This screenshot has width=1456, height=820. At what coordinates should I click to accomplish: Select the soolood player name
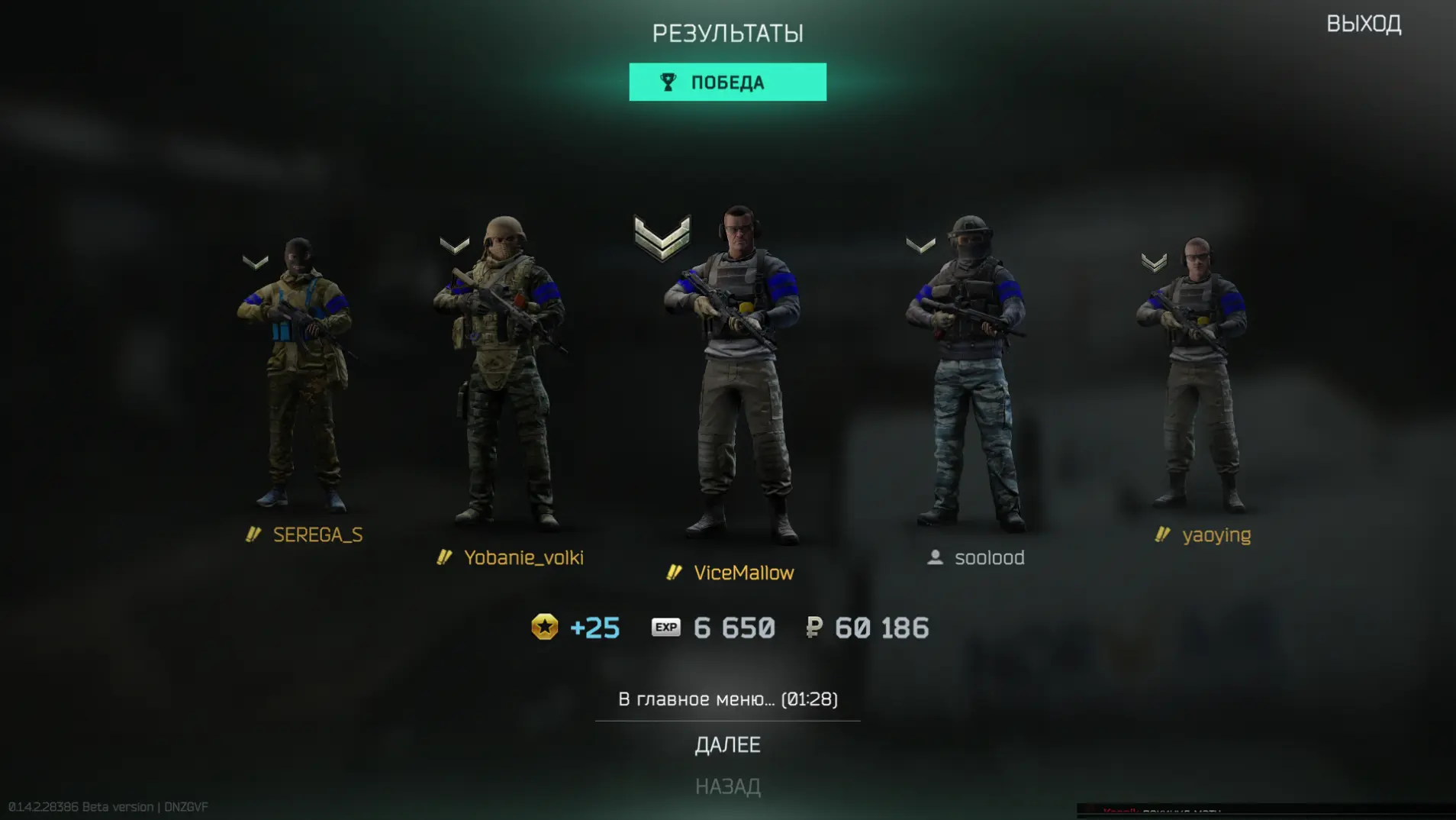point(989,558)
